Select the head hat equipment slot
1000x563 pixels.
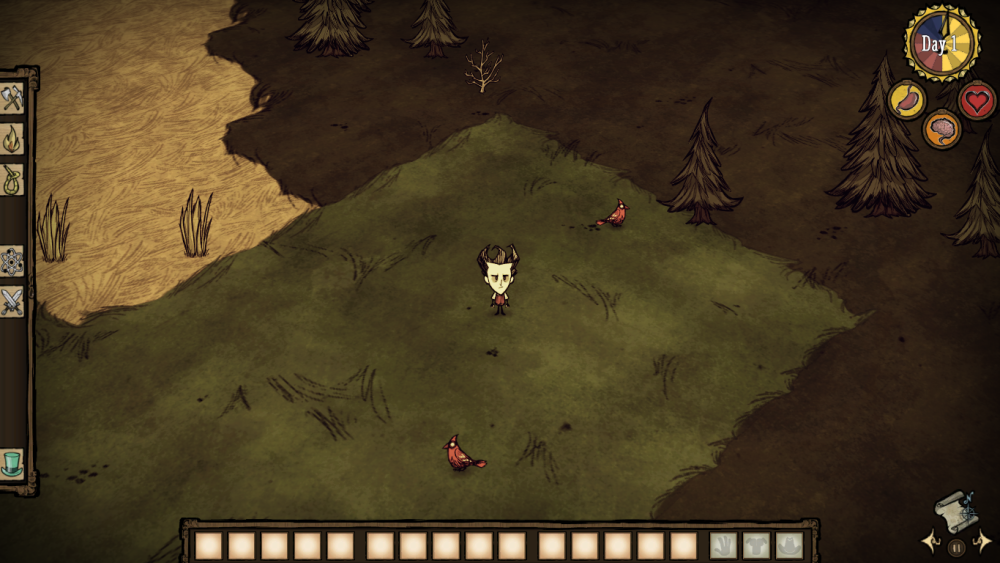point(790,546)
